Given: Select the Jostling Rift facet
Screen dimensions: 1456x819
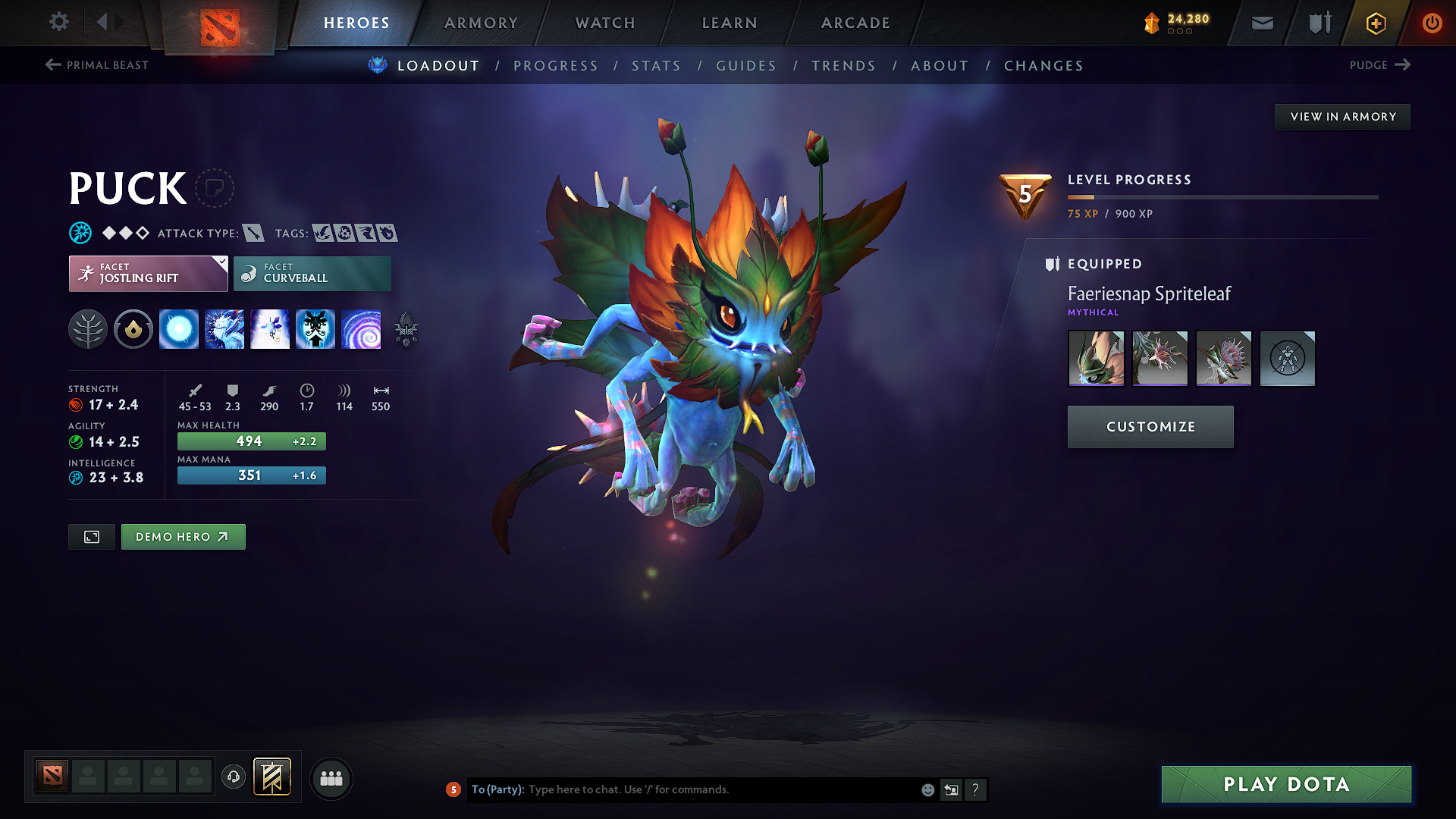Looking at the screenshot, I should (x=148, y=273).
